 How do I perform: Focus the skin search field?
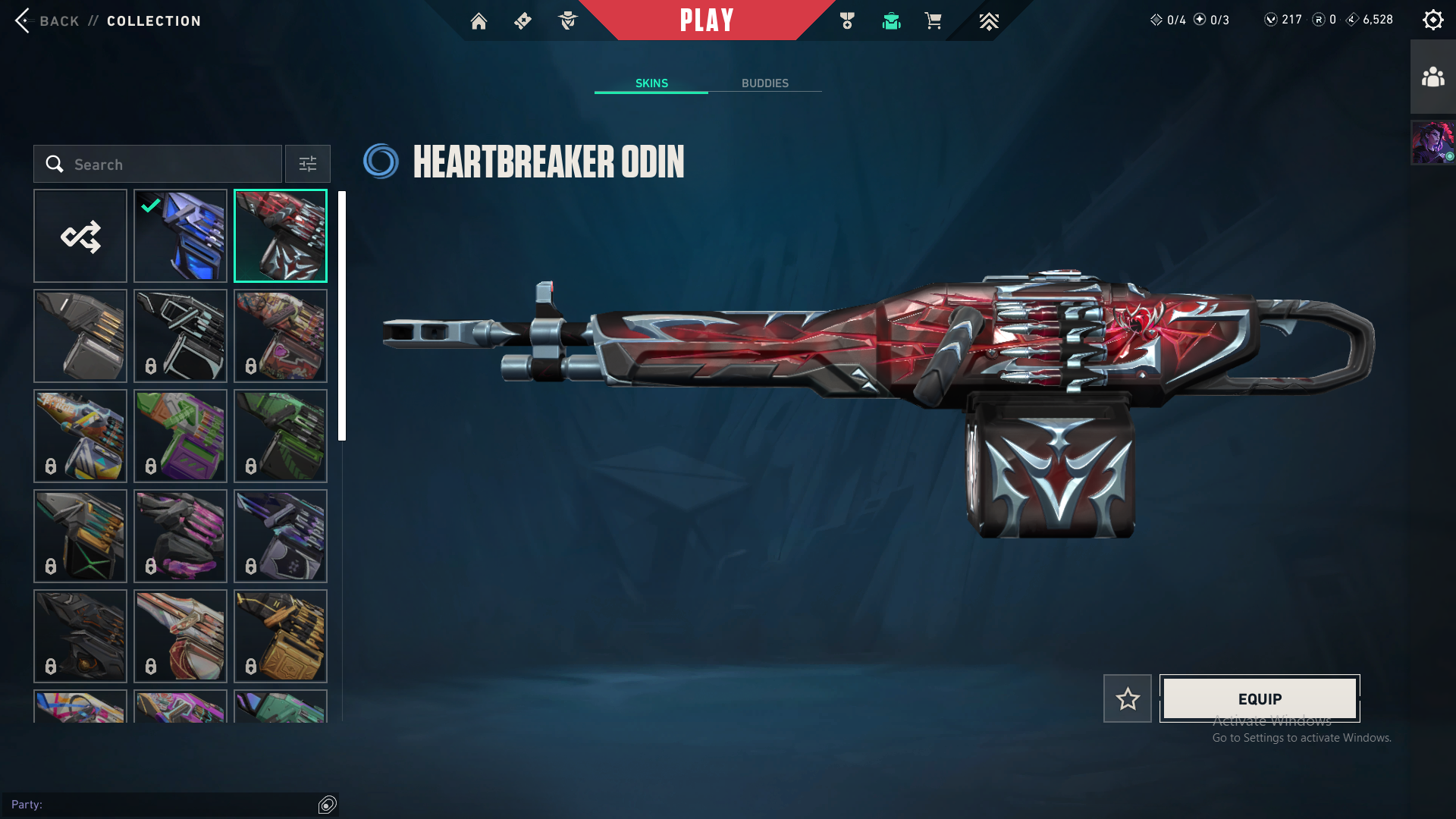point(158,164)
